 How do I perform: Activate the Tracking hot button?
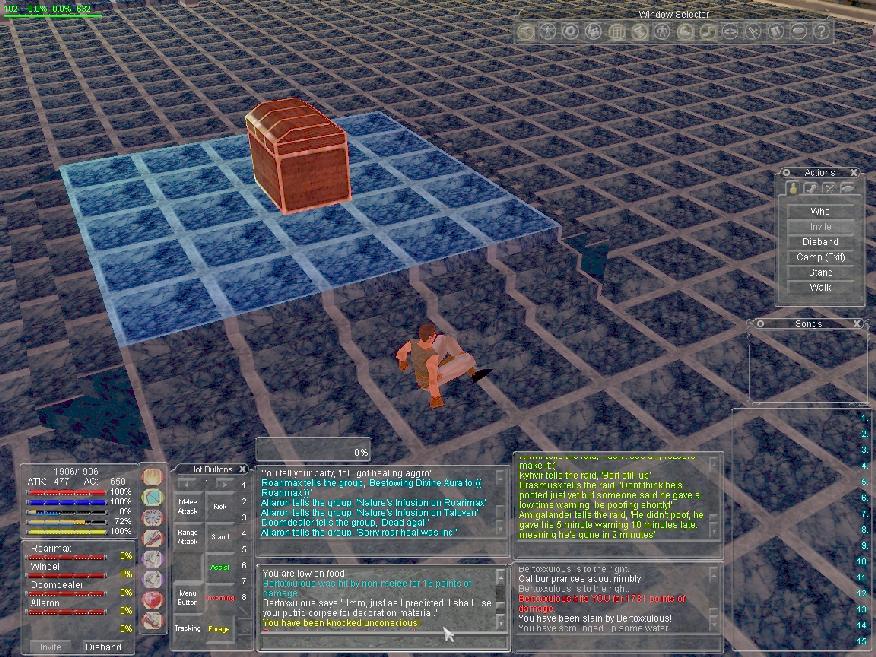pyautogui.click(x=188, y=629)
